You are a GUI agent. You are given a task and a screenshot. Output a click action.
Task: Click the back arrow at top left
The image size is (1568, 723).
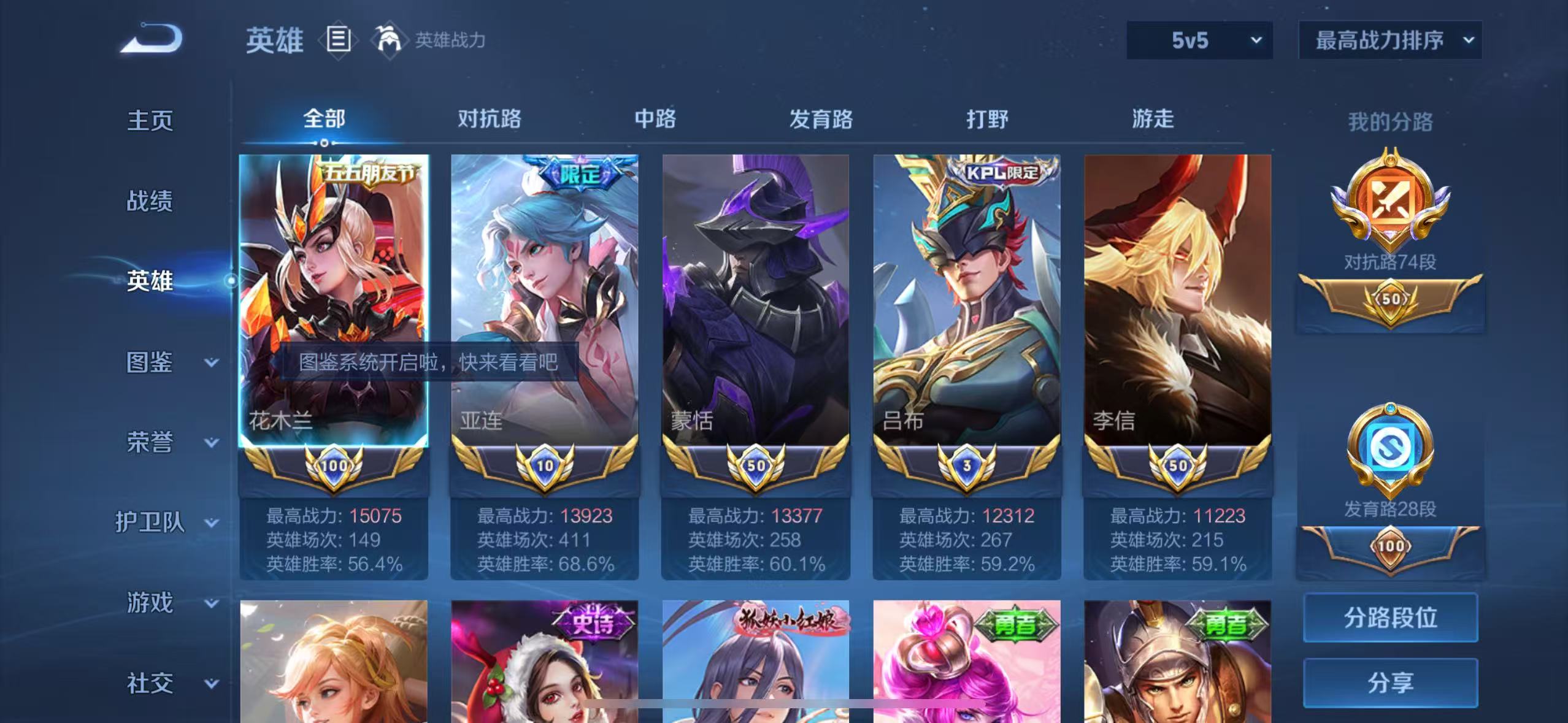150,38
